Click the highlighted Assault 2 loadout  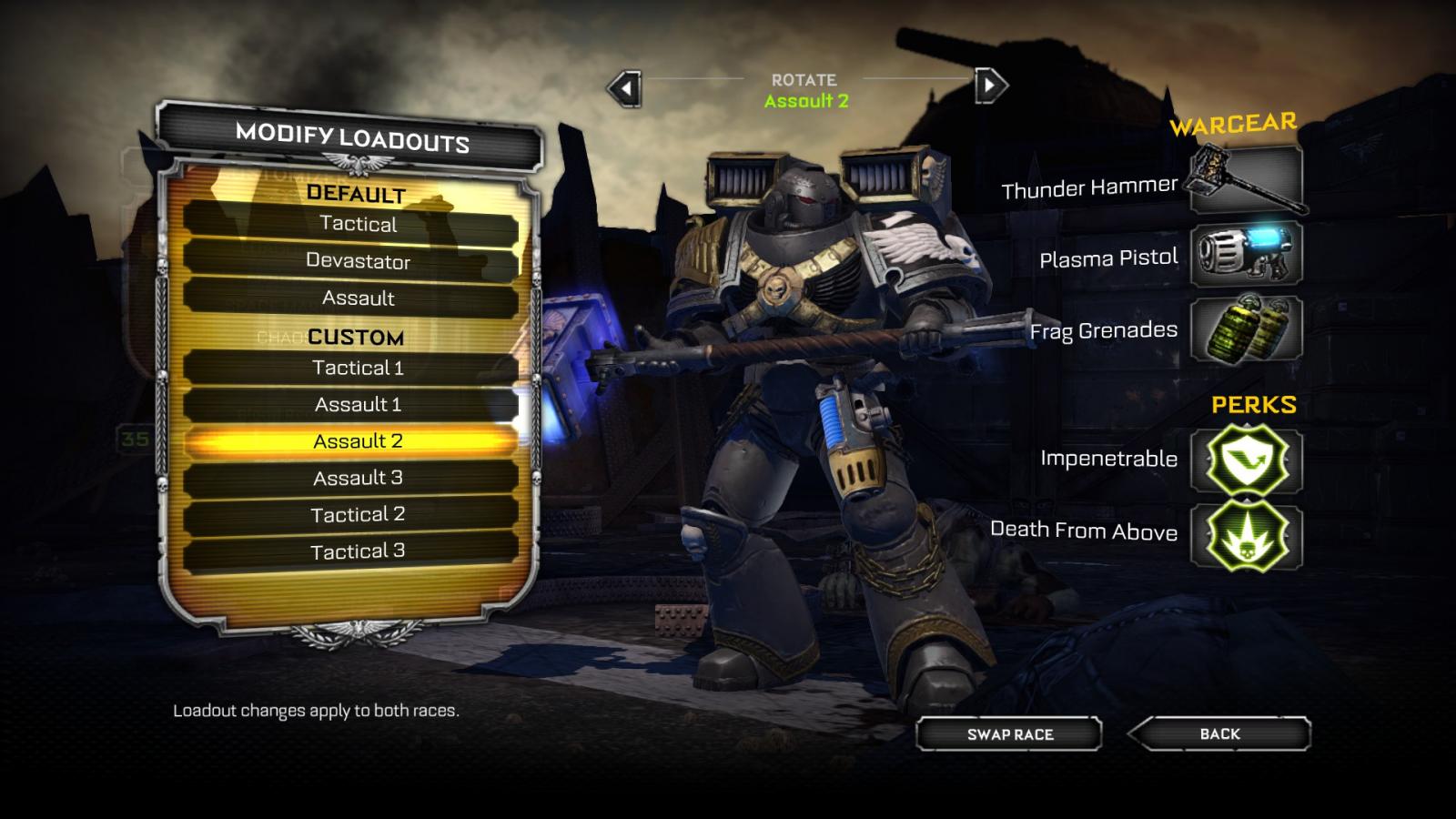[358, 441]
